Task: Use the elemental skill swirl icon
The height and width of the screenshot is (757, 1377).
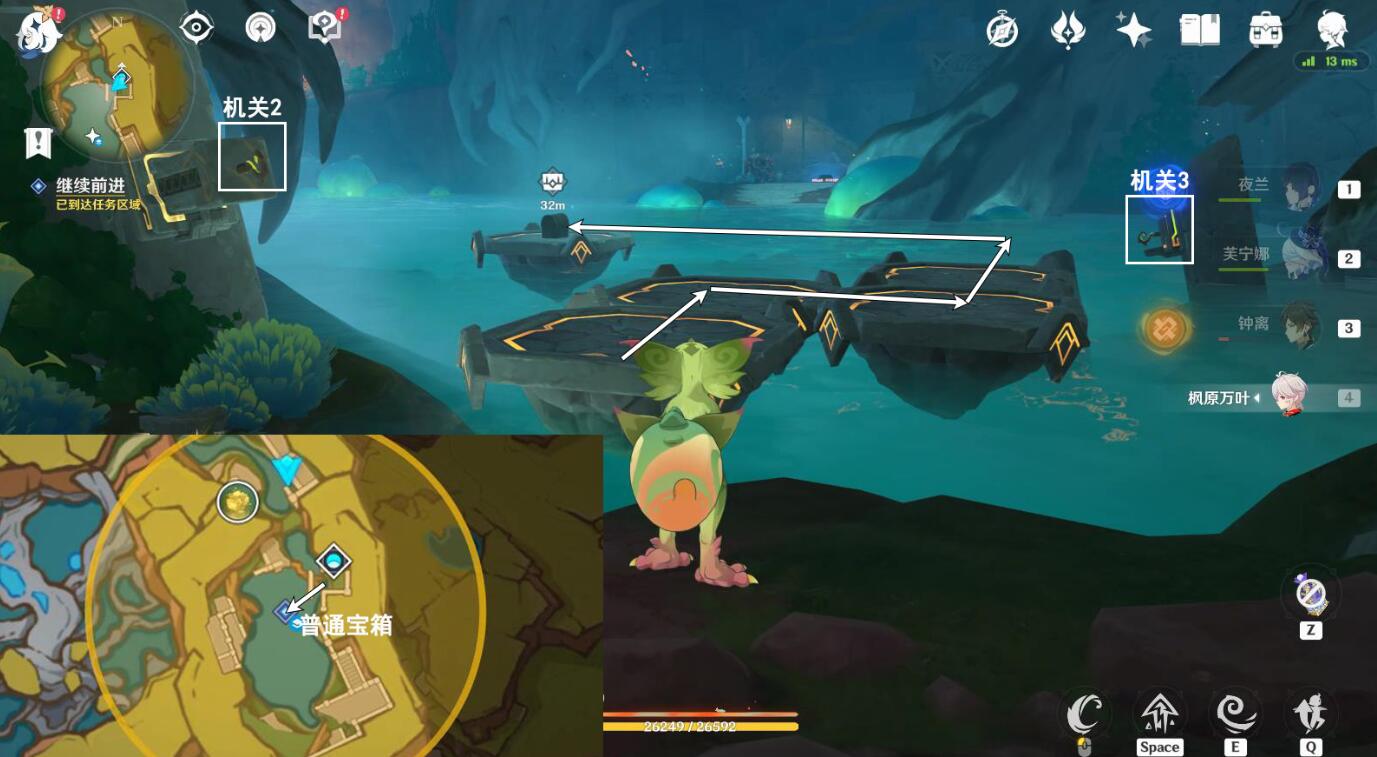Action: coord(1235,714)
